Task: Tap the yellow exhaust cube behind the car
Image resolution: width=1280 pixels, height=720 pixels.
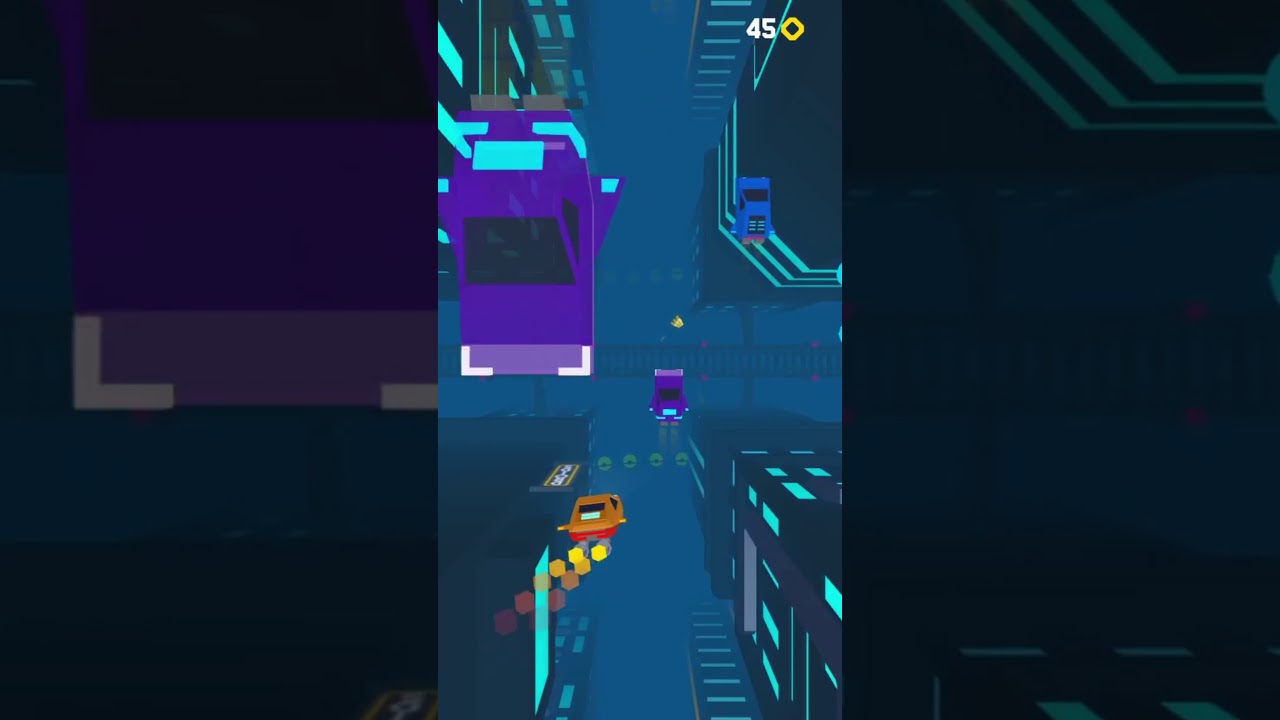Action: click(600, 551)
